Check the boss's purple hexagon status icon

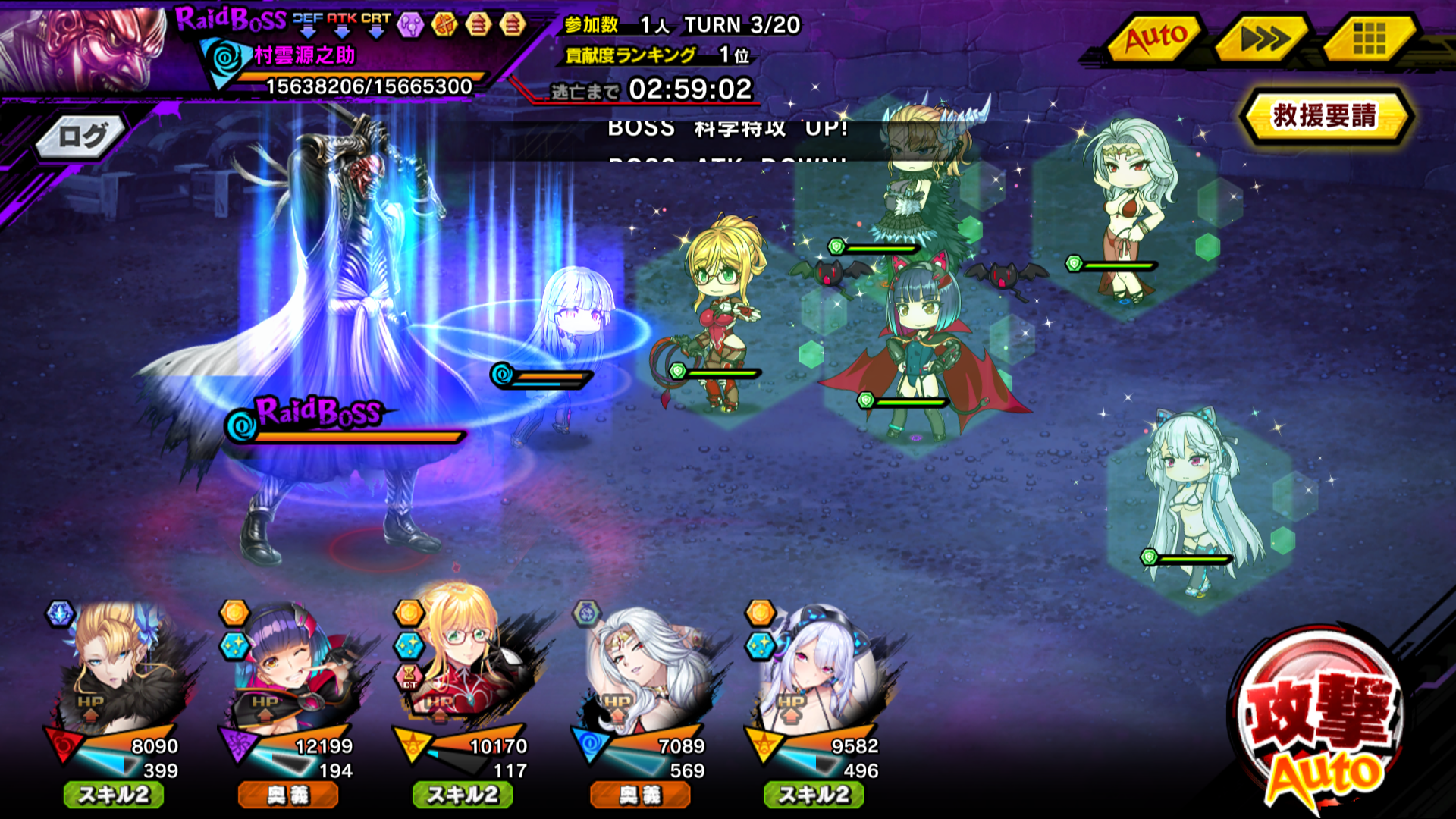pos(410,25)
